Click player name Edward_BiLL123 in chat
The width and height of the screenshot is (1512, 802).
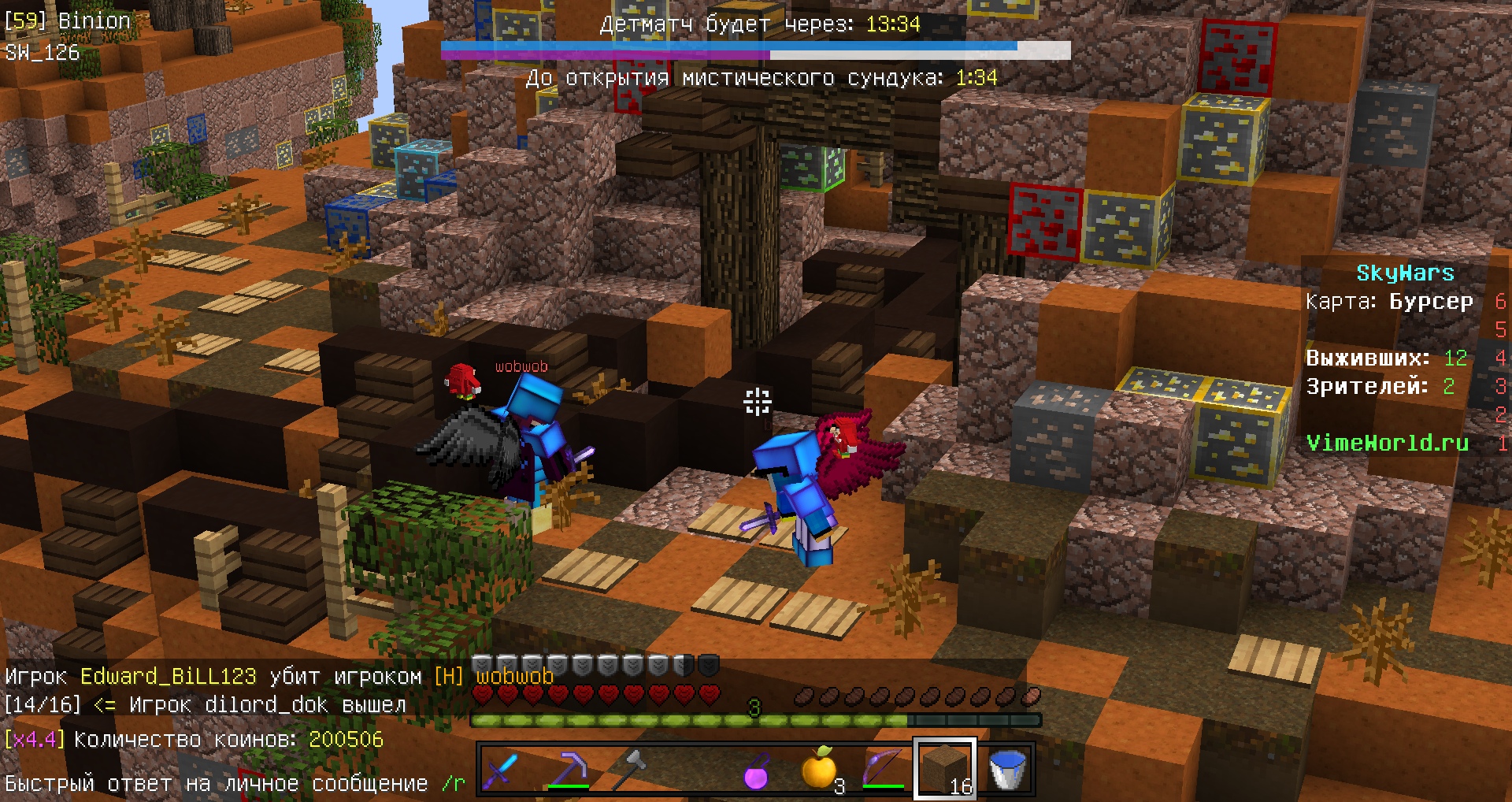coord(166,675)
